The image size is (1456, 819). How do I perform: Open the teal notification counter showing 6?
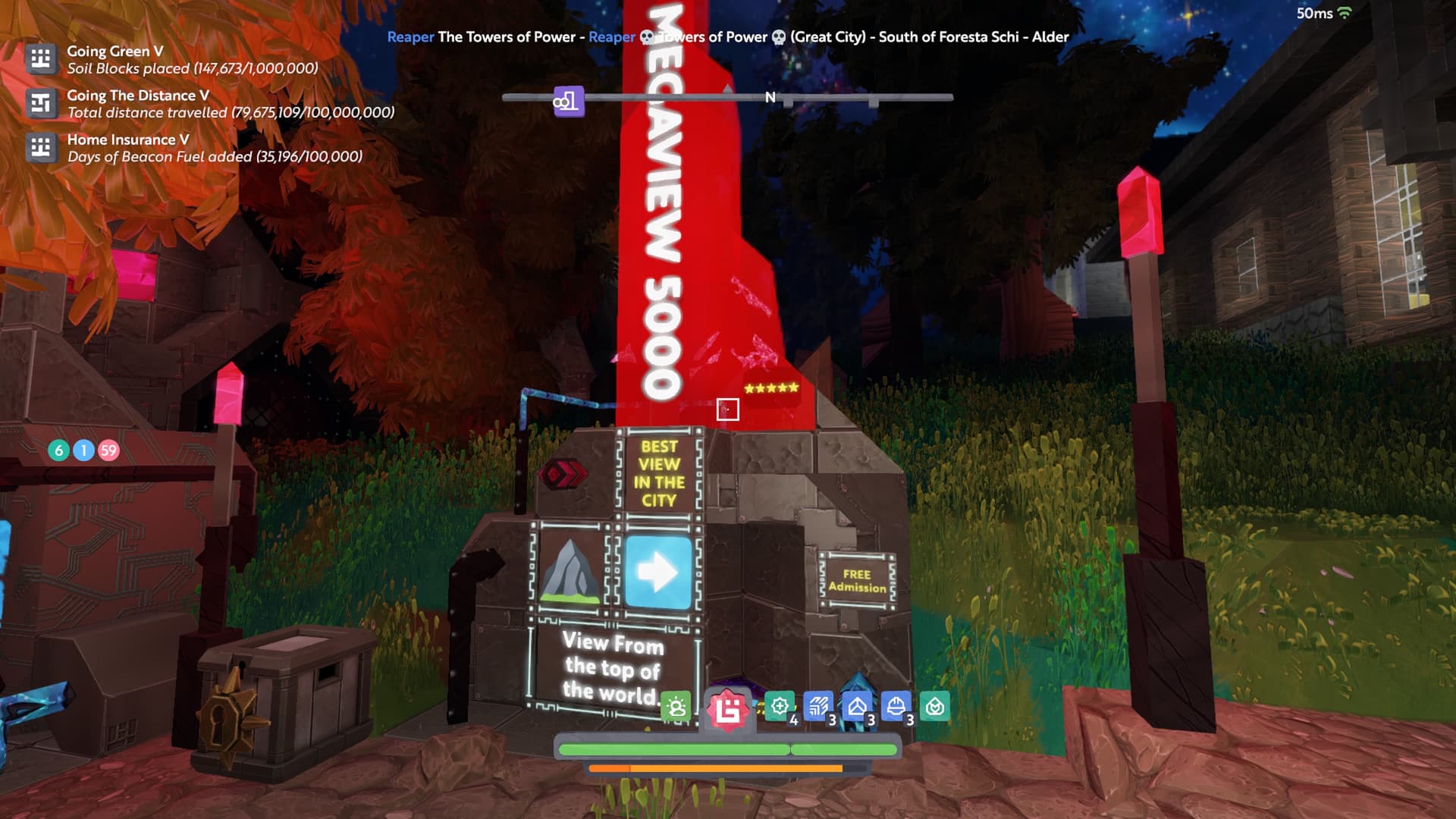(x=58, y=450)
